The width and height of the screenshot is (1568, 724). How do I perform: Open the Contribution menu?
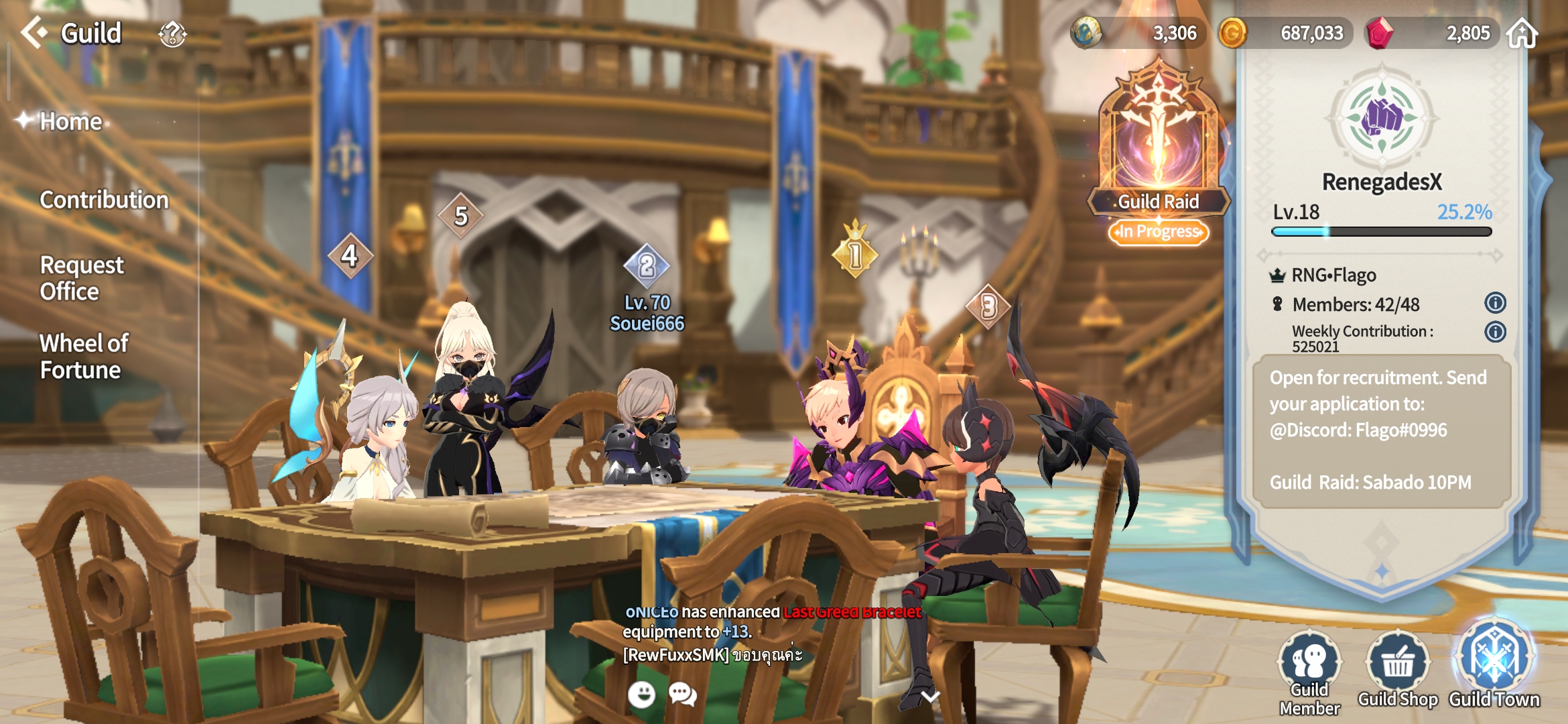click(x=104, y=200)
